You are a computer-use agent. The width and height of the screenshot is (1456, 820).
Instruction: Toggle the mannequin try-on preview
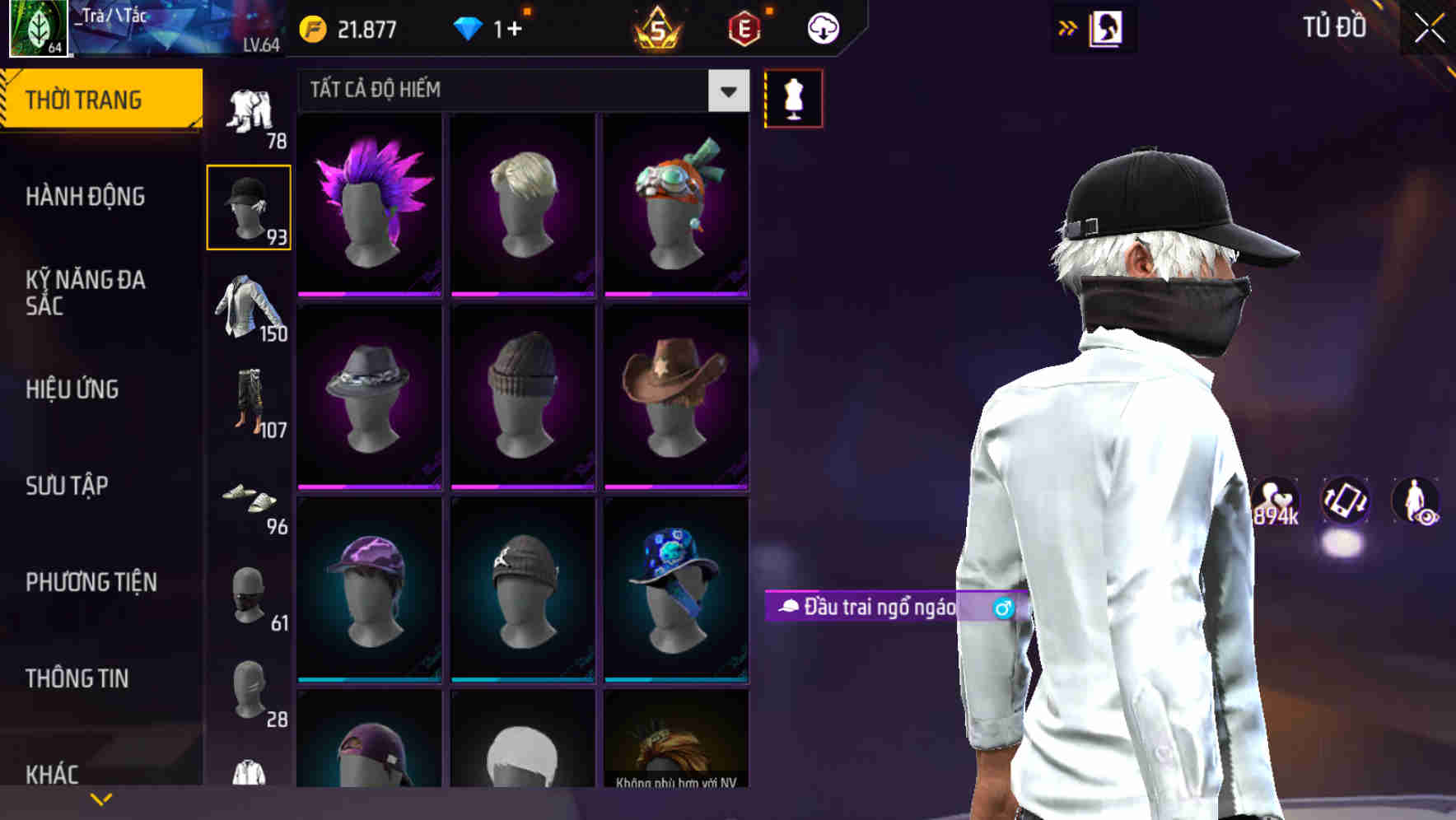coord(793,98)
